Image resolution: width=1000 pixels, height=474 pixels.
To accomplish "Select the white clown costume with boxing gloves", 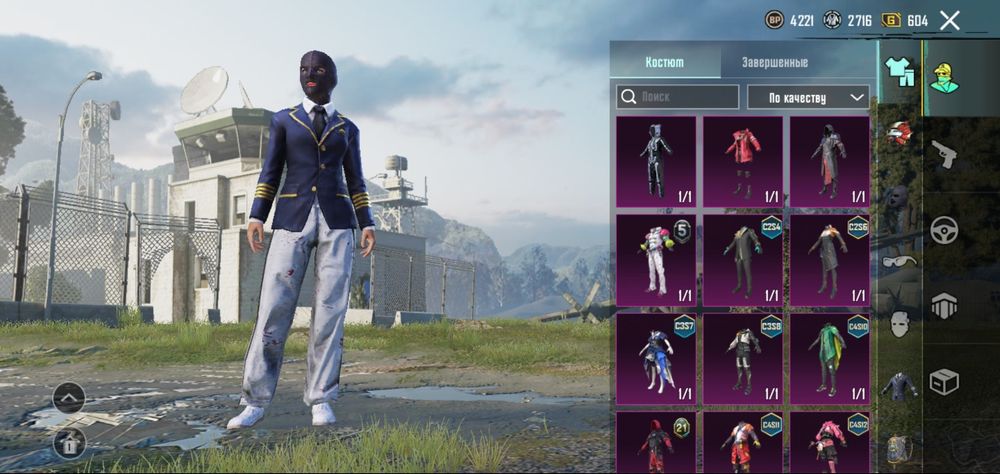I will pyautogui.click(x=656, y=259).
